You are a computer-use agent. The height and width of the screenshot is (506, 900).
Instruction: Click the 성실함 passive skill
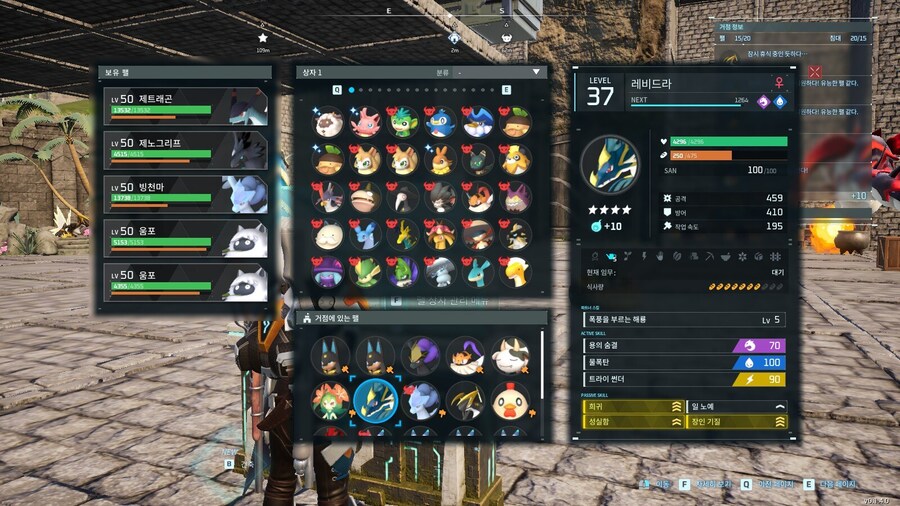coord(625,422)
